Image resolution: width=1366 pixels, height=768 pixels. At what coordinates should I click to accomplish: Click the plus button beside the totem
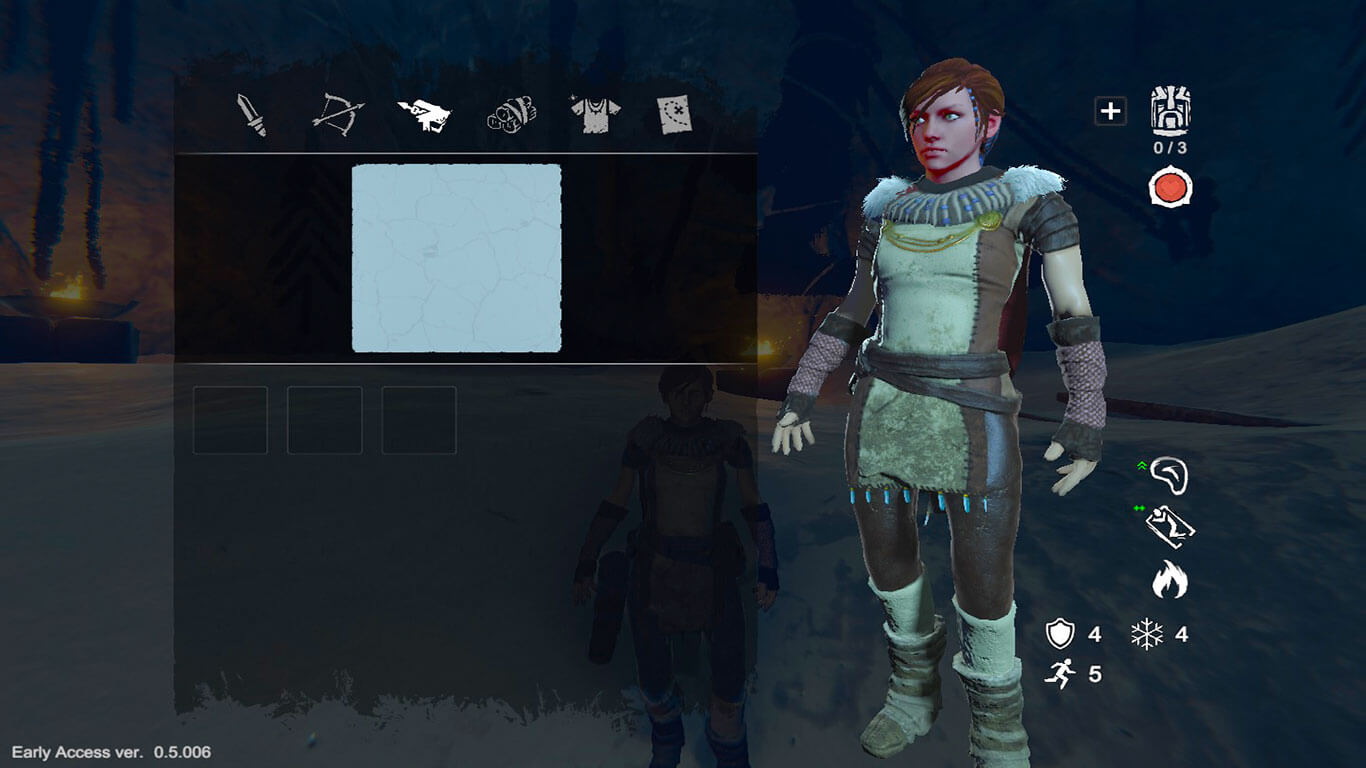tap(1110, 111)
